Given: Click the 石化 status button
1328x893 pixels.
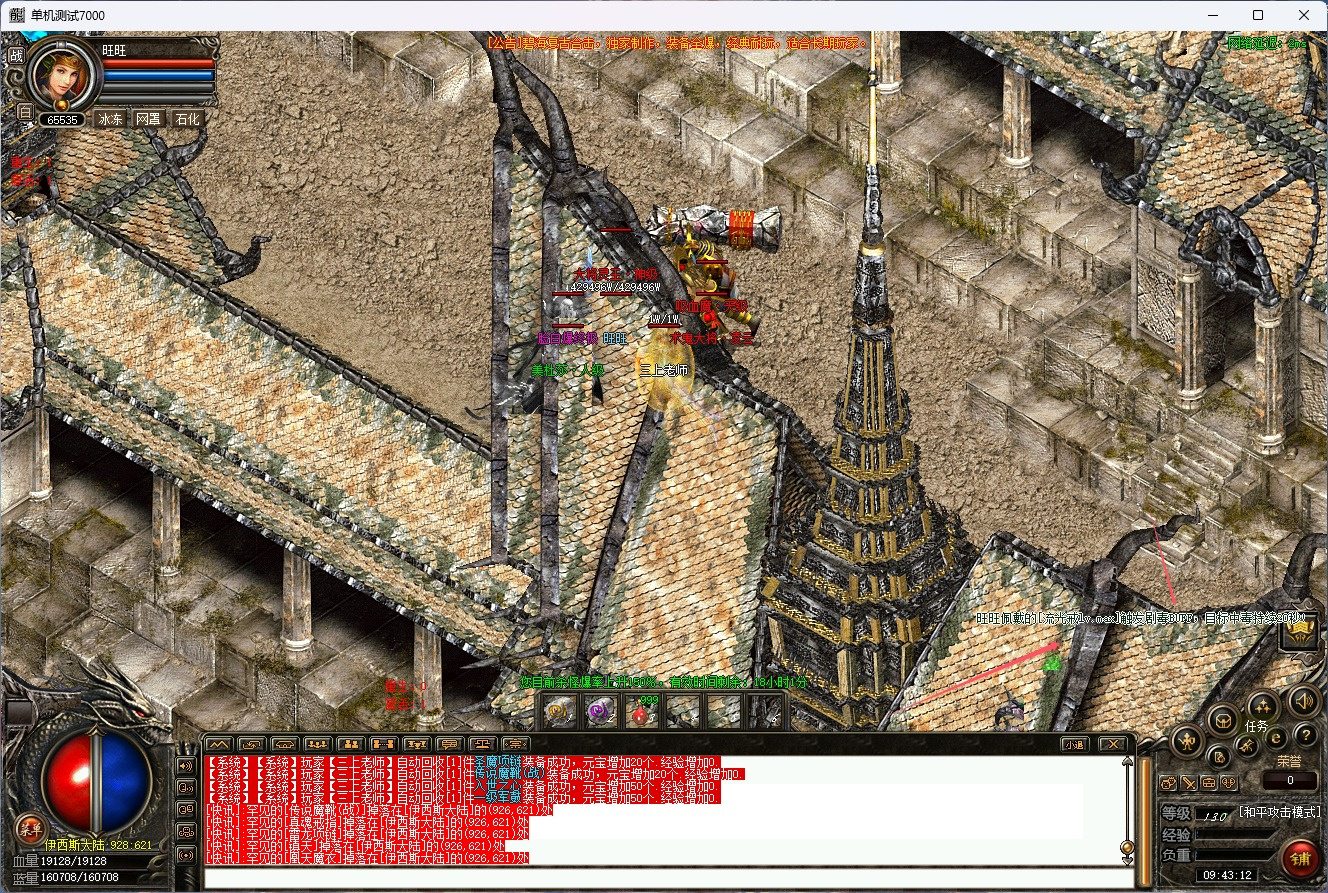Looking at the screenshot, I should click(187, 119).
